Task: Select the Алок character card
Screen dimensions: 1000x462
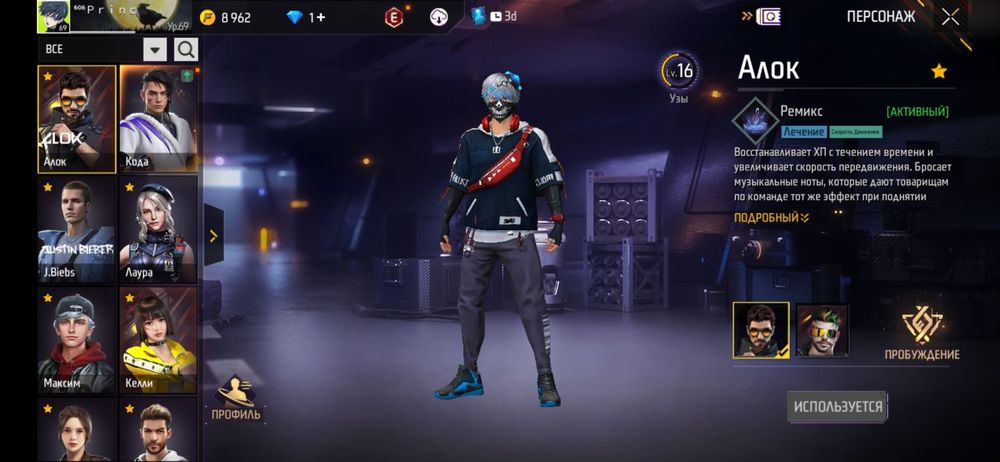Action: tap(77, 119)
